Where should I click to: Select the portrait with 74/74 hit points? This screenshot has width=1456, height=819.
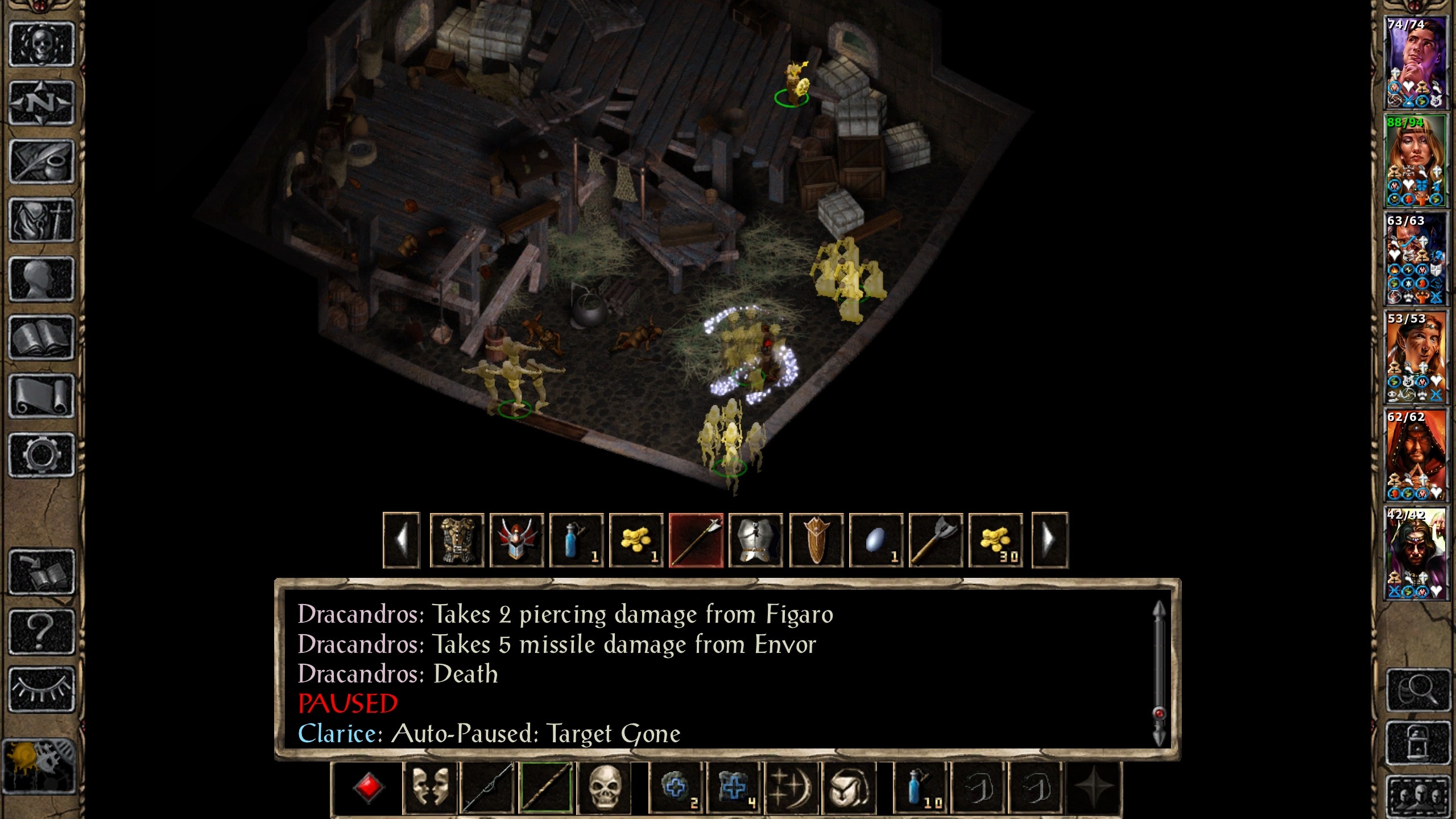click(1415, 63)
